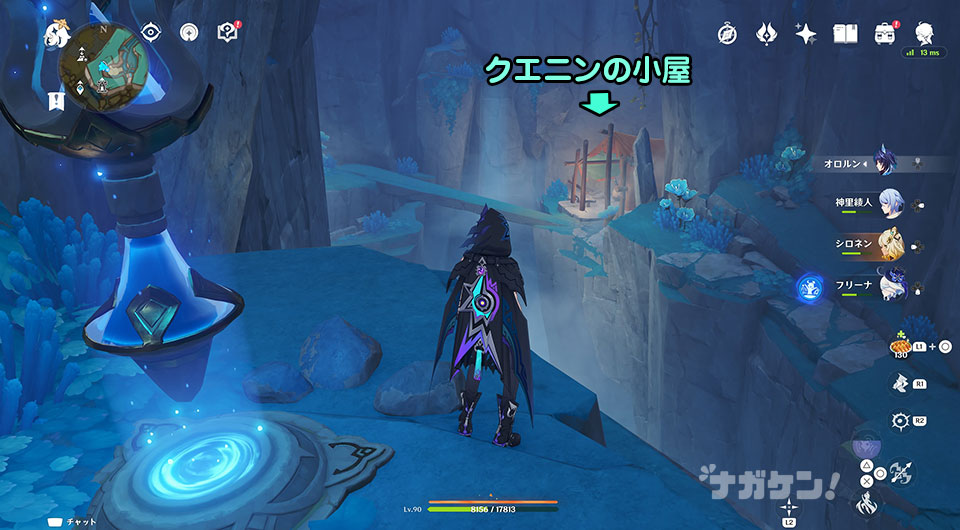Click the circular arch icon beside the eye icon
The width and height of the screenshot is (960, 530).
click(x=189, y=32)
